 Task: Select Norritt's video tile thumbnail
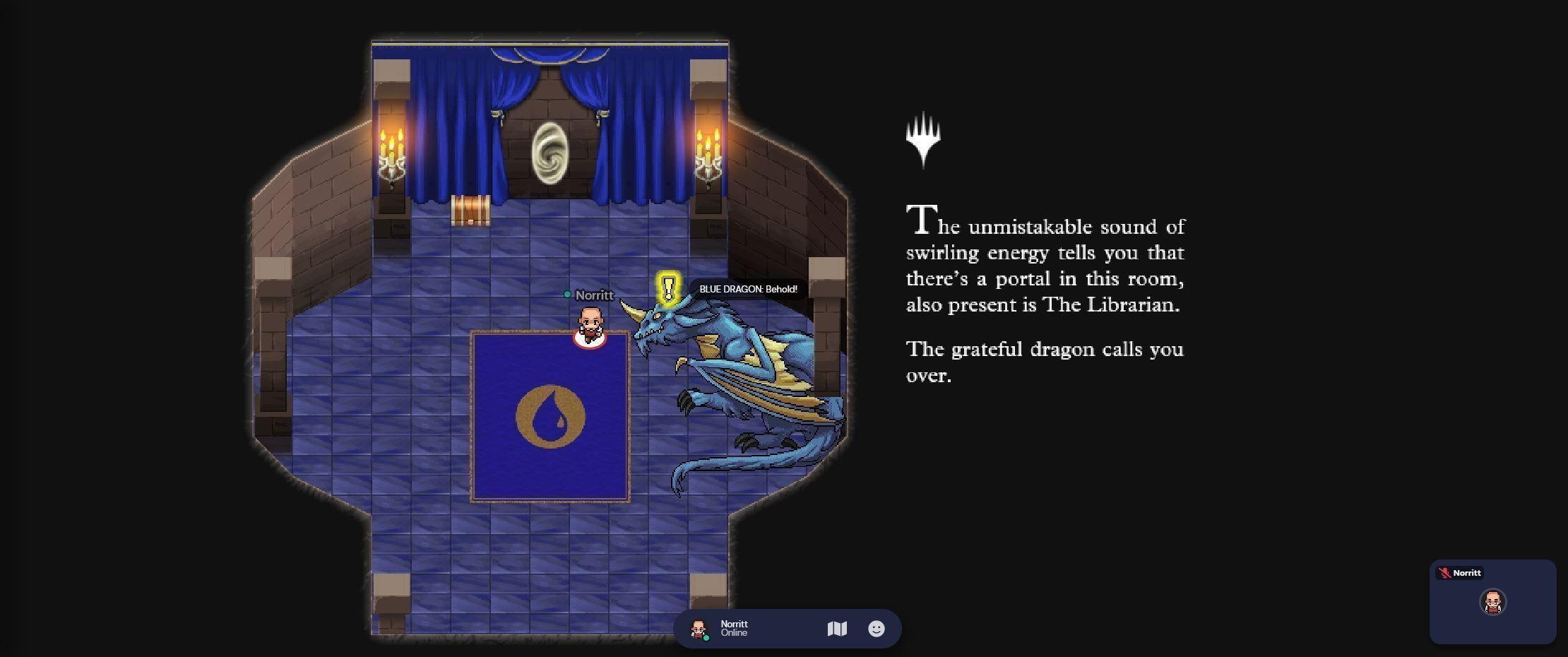pos(1492,603)
